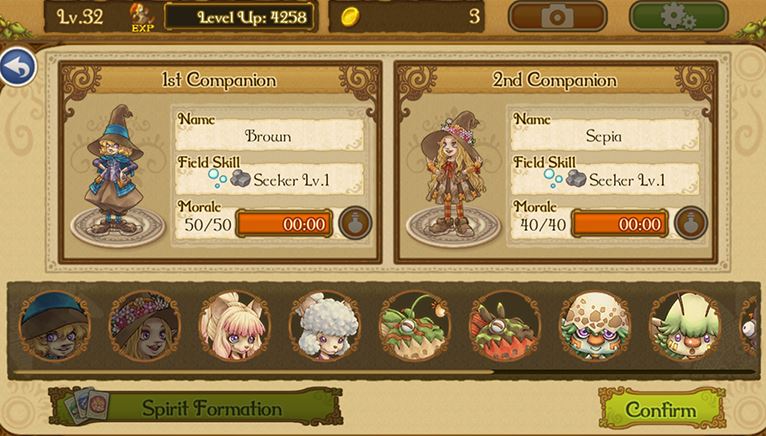Viewport: 766px width, 436px height.
Task: Choose the green fluffy antenna creature portrait
Action: coord(684,326)
